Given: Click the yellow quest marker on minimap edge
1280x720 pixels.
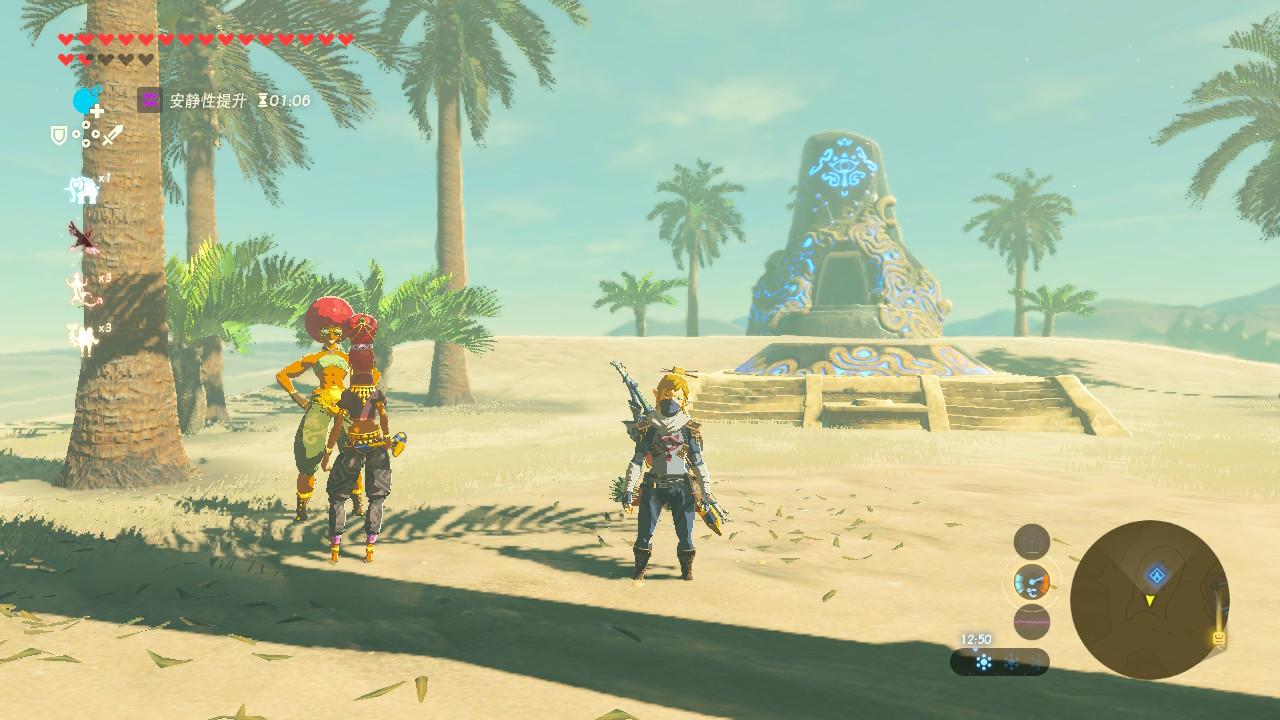Looking at the screenshot, I should click(x=1220, y=636).
